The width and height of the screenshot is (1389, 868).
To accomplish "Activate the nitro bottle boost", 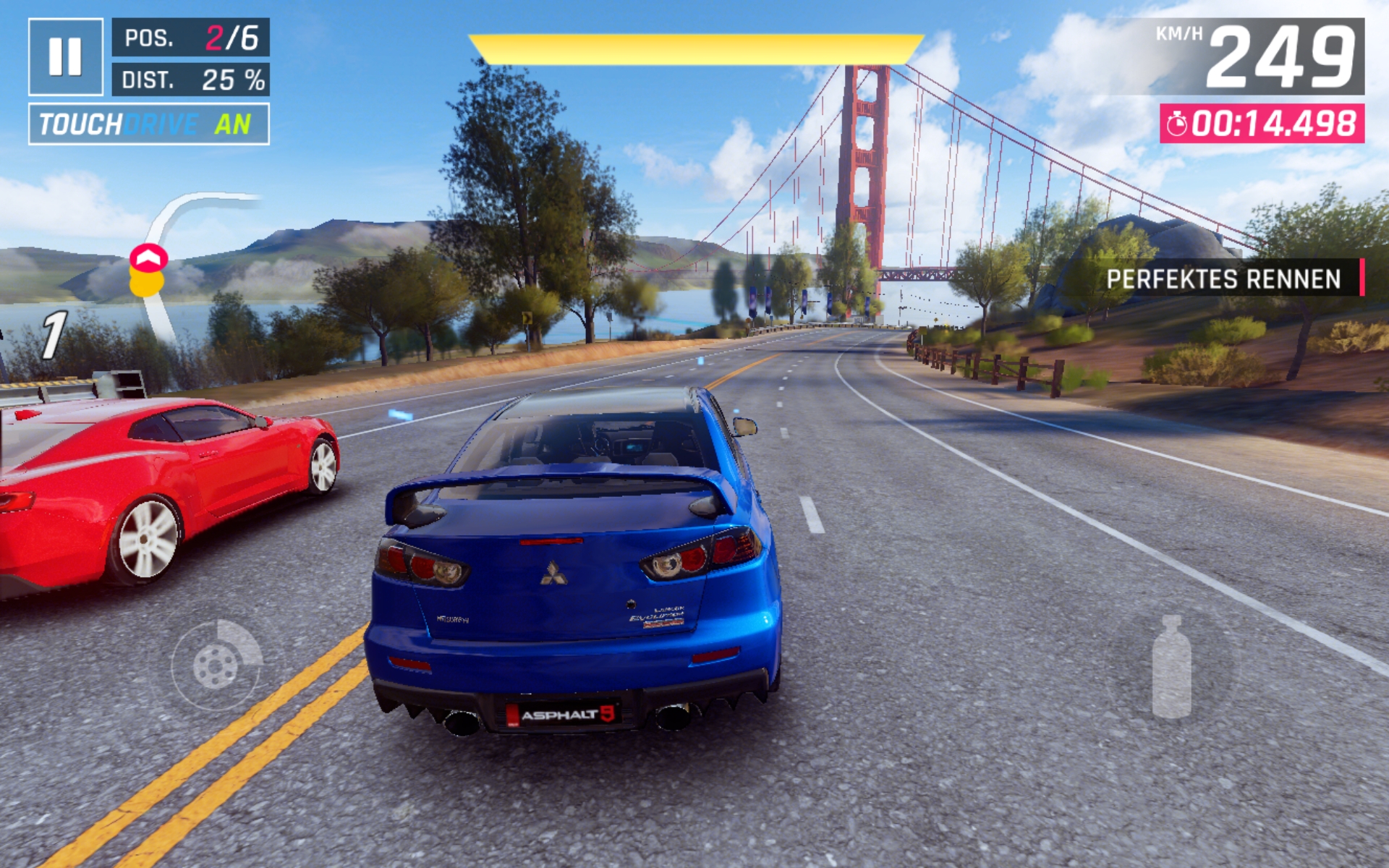I will 1171,667.
